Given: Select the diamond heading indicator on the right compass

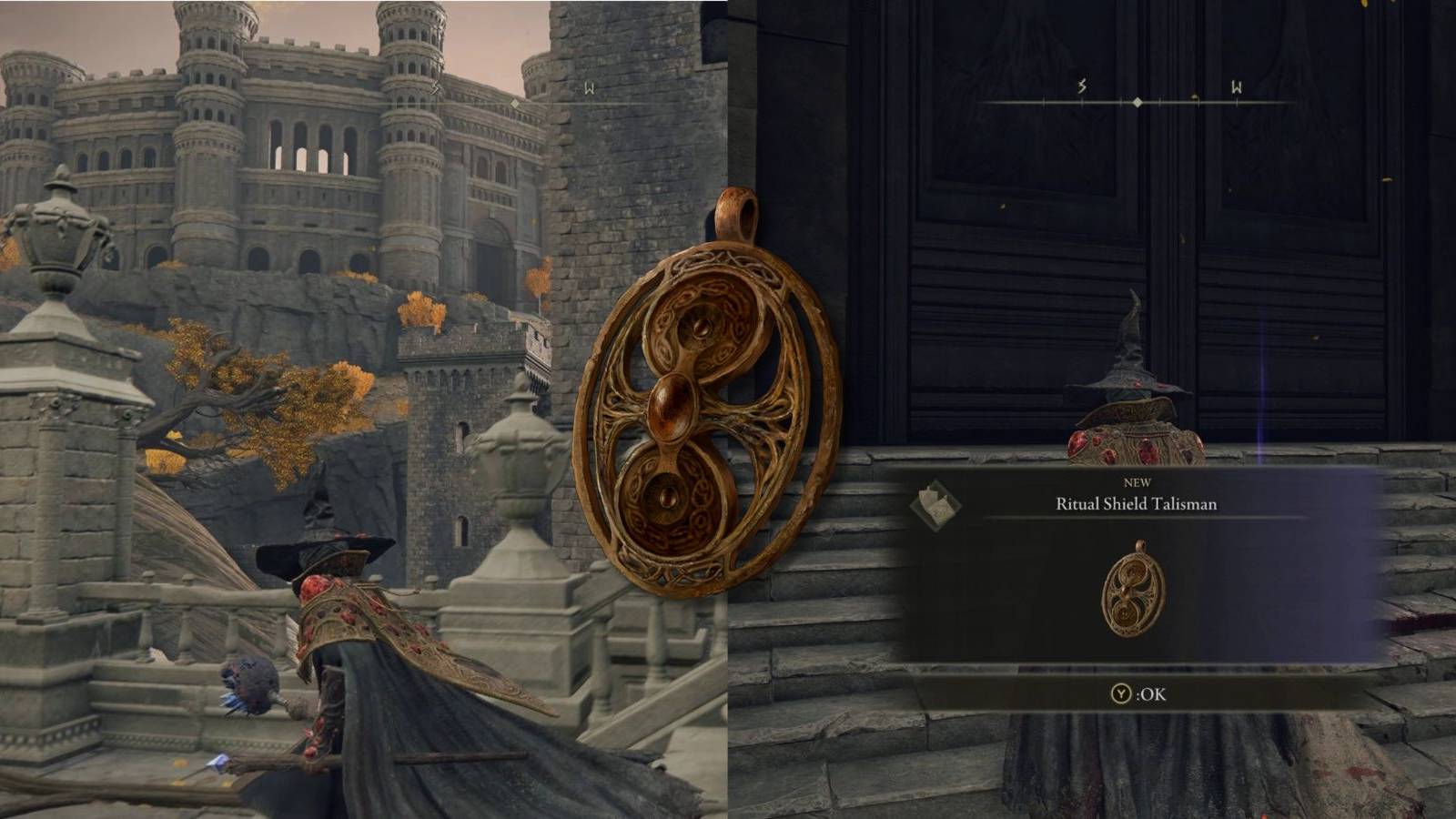Looking at the screenshot, I should (x=1137, y=102).
